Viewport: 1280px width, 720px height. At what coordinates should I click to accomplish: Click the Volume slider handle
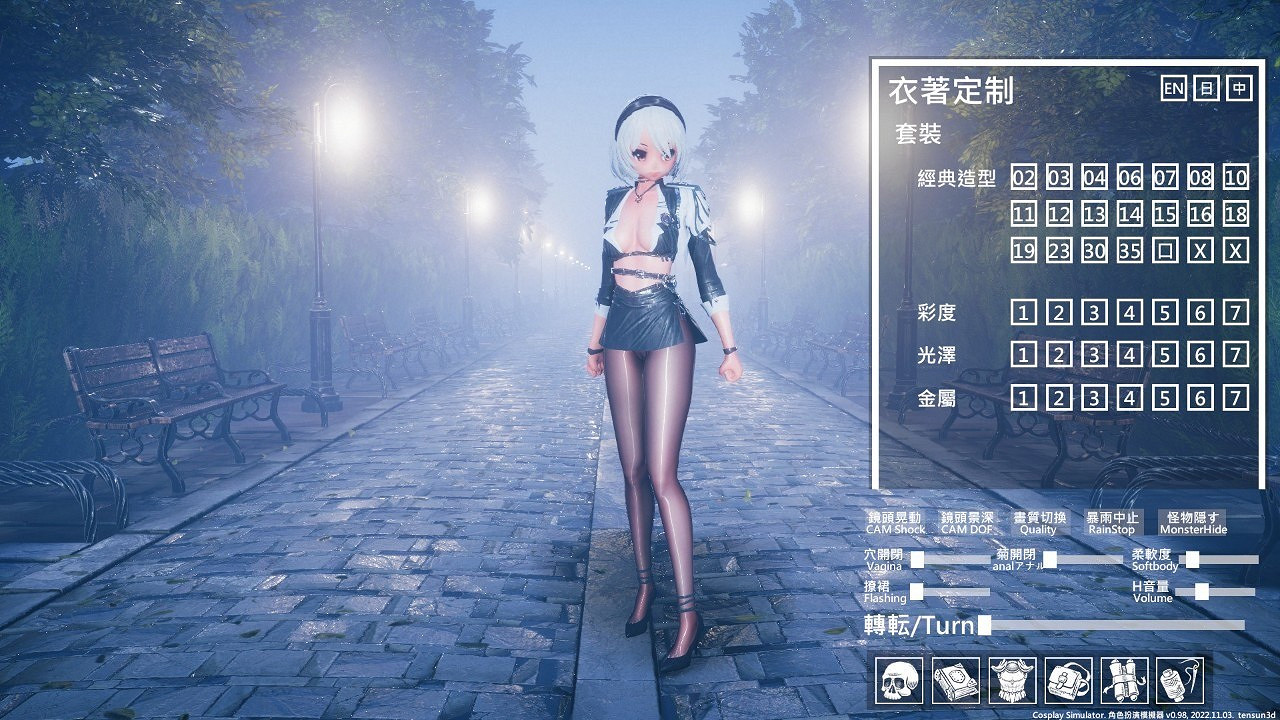pyautogui.click(x=1201, y=591)
